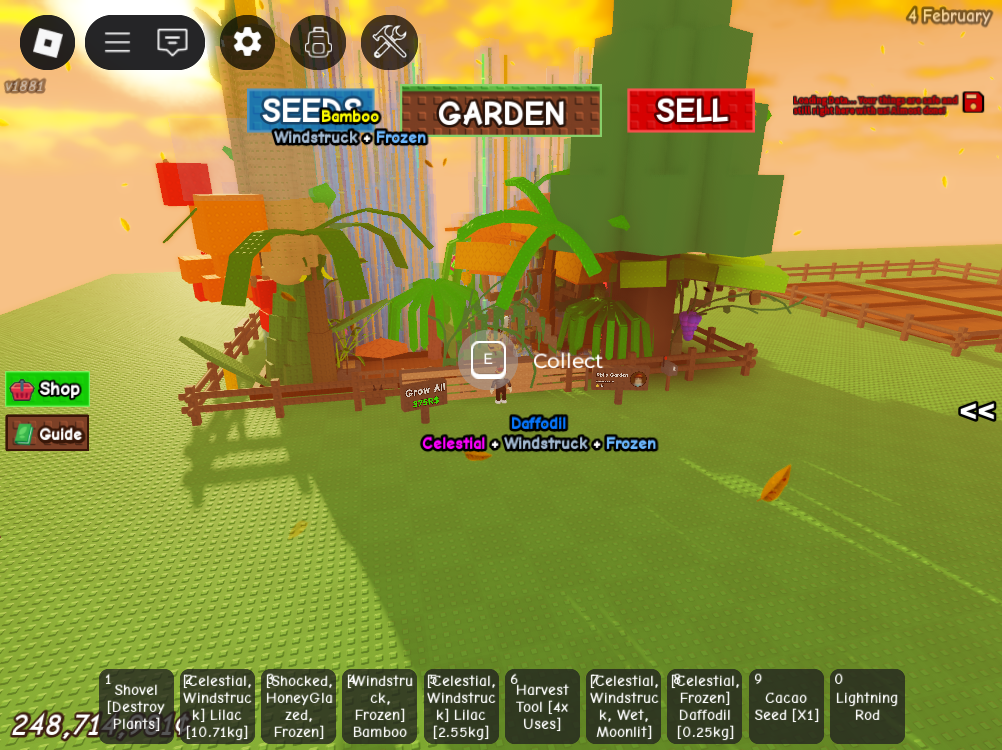This screenshot has width=1002, height=750.
Task: Go to the SEEDS shop button
Action: coord(311,110)
